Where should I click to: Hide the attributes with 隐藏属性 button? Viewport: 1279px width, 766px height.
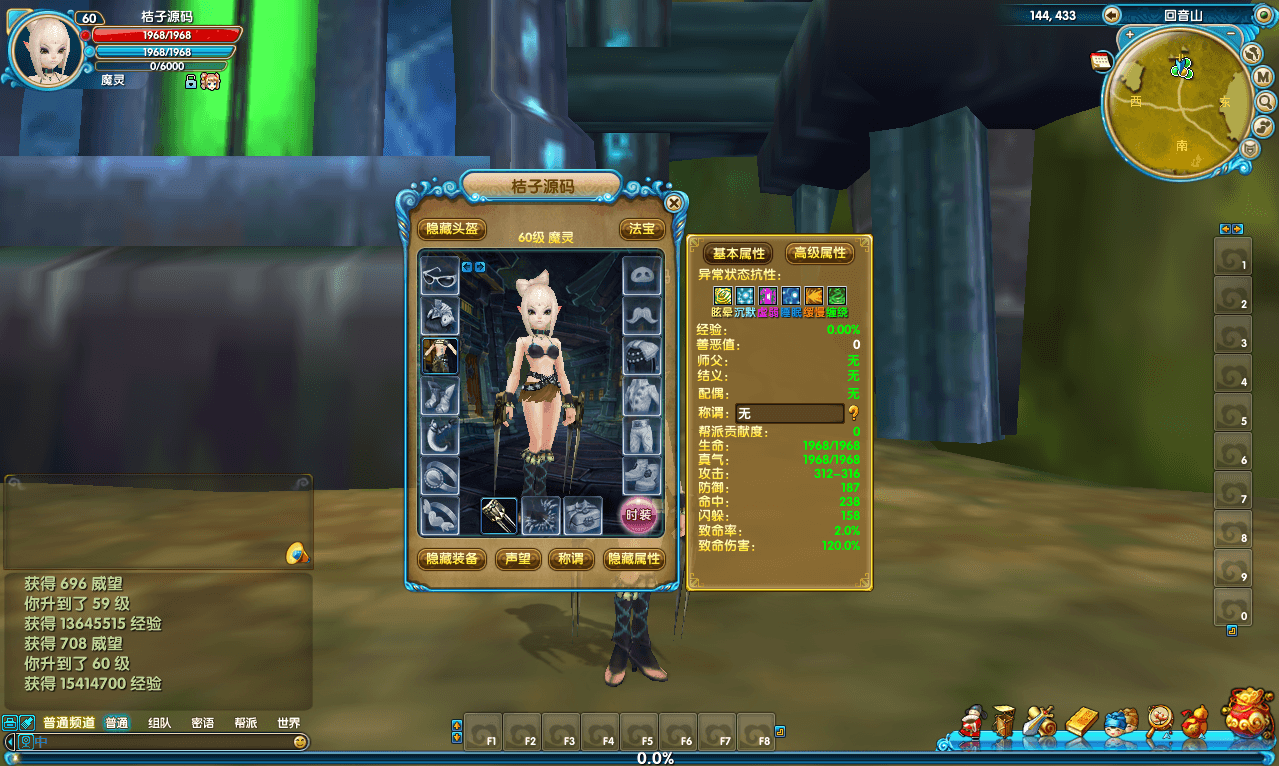(x=634, y=559)
